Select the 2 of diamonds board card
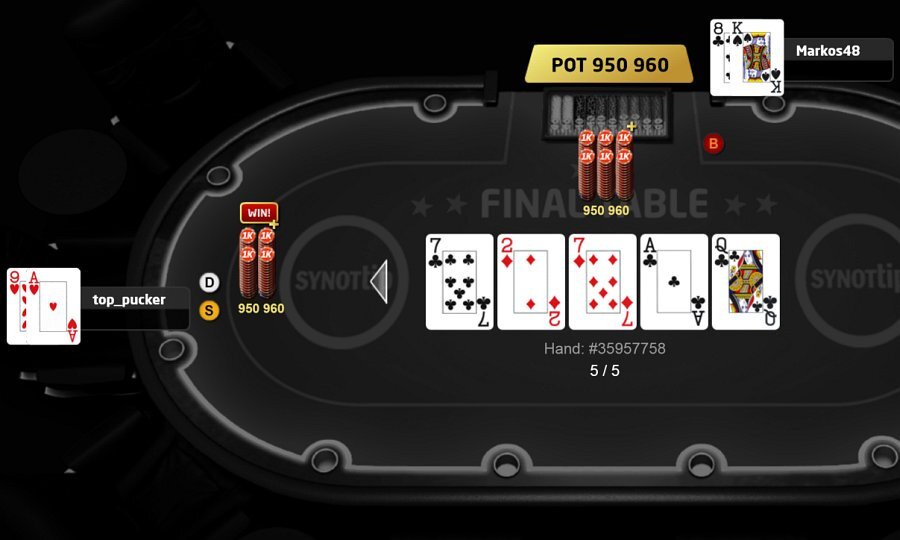This screenshot has height=540, width=900. (531, 282)
